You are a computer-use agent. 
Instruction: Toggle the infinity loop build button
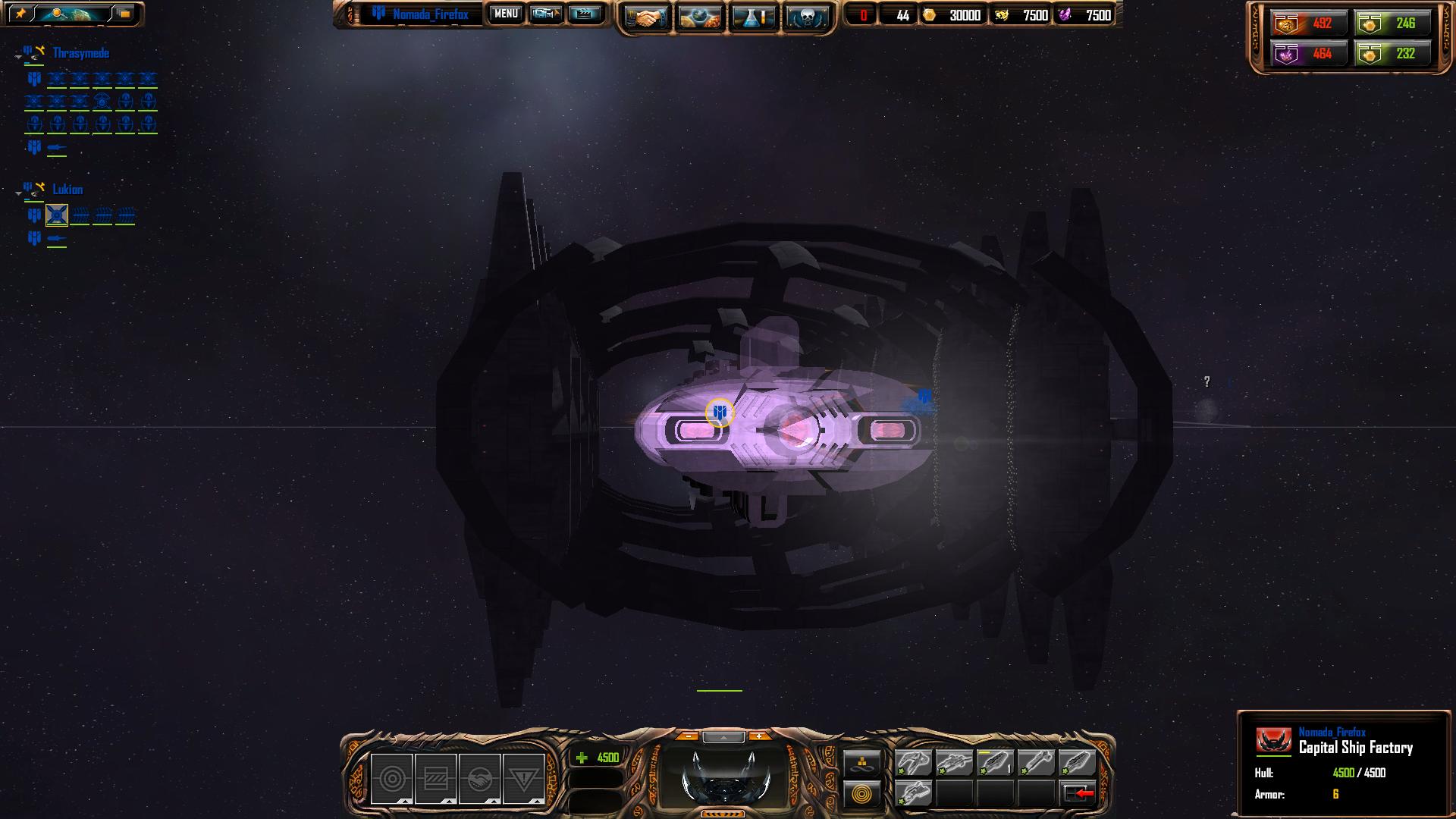862,762
